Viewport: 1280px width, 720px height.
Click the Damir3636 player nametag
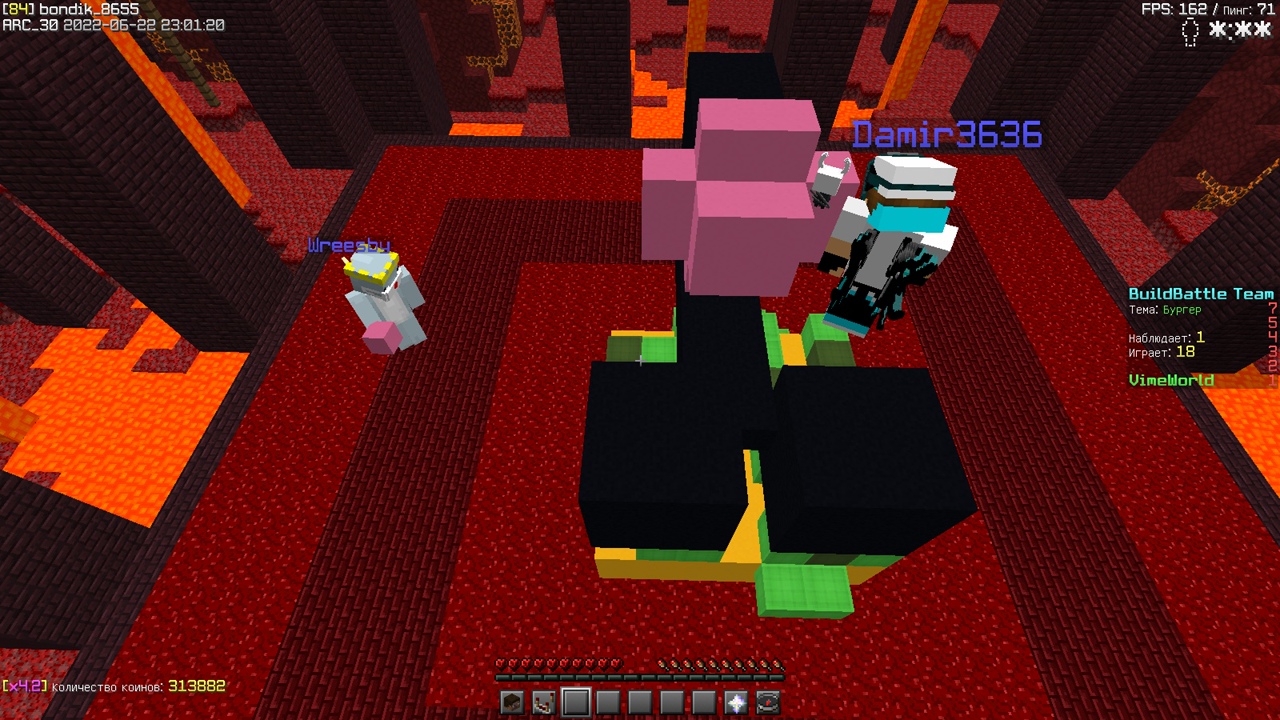tap(947, 133)
